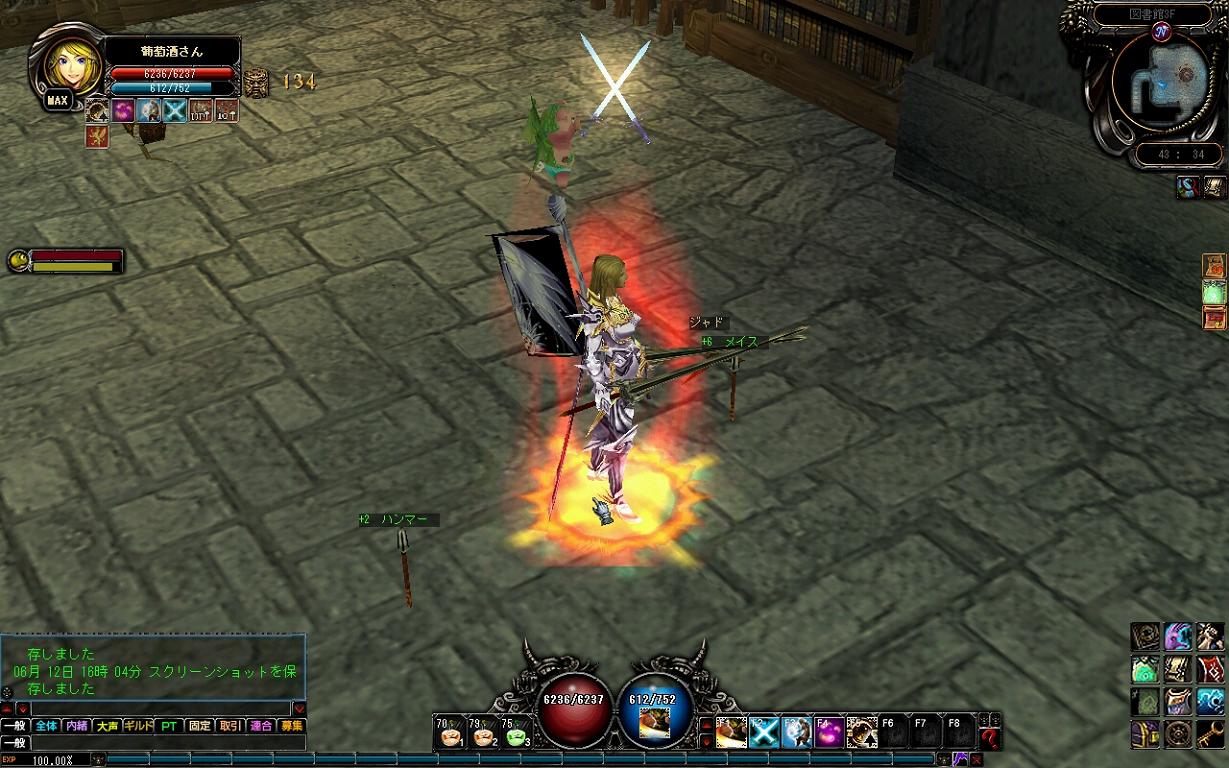Screen dimensions: 1229x768
Task: Switch to the 連合 alliance chat tab
Action: [261, 726]
